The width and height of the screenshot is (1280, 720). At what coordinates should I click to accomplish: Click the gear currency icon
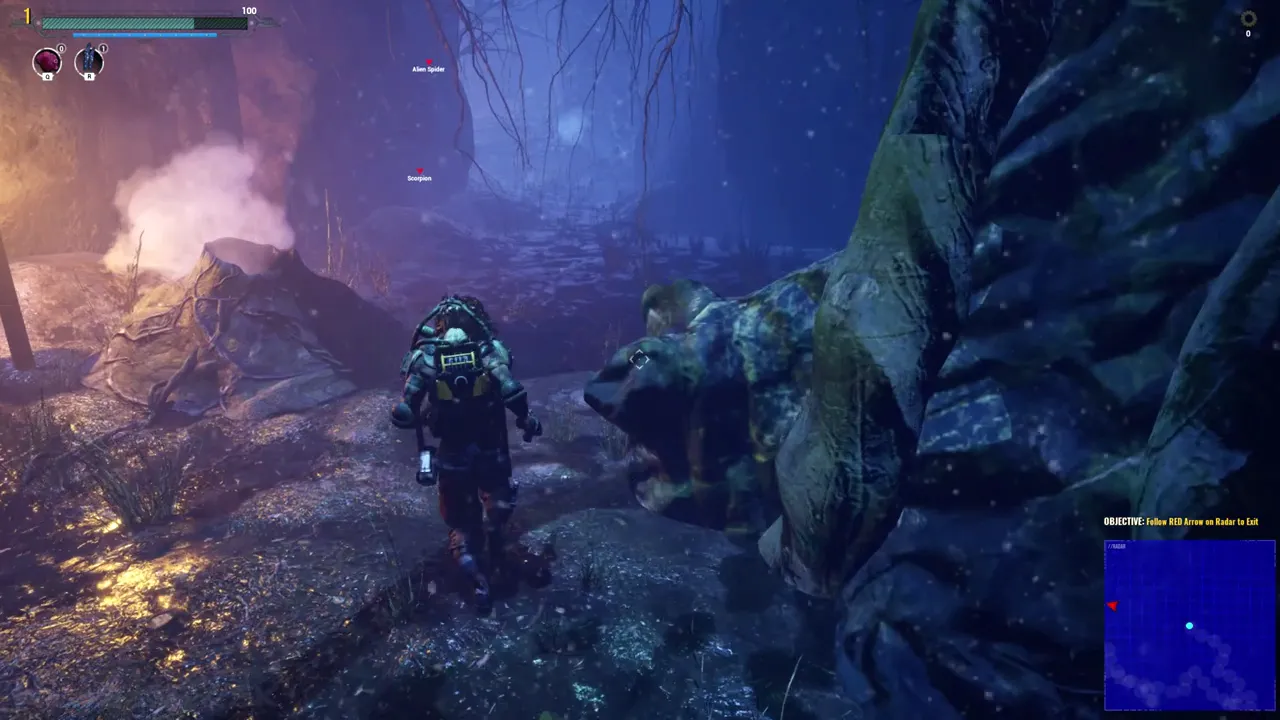point(1248,18)
